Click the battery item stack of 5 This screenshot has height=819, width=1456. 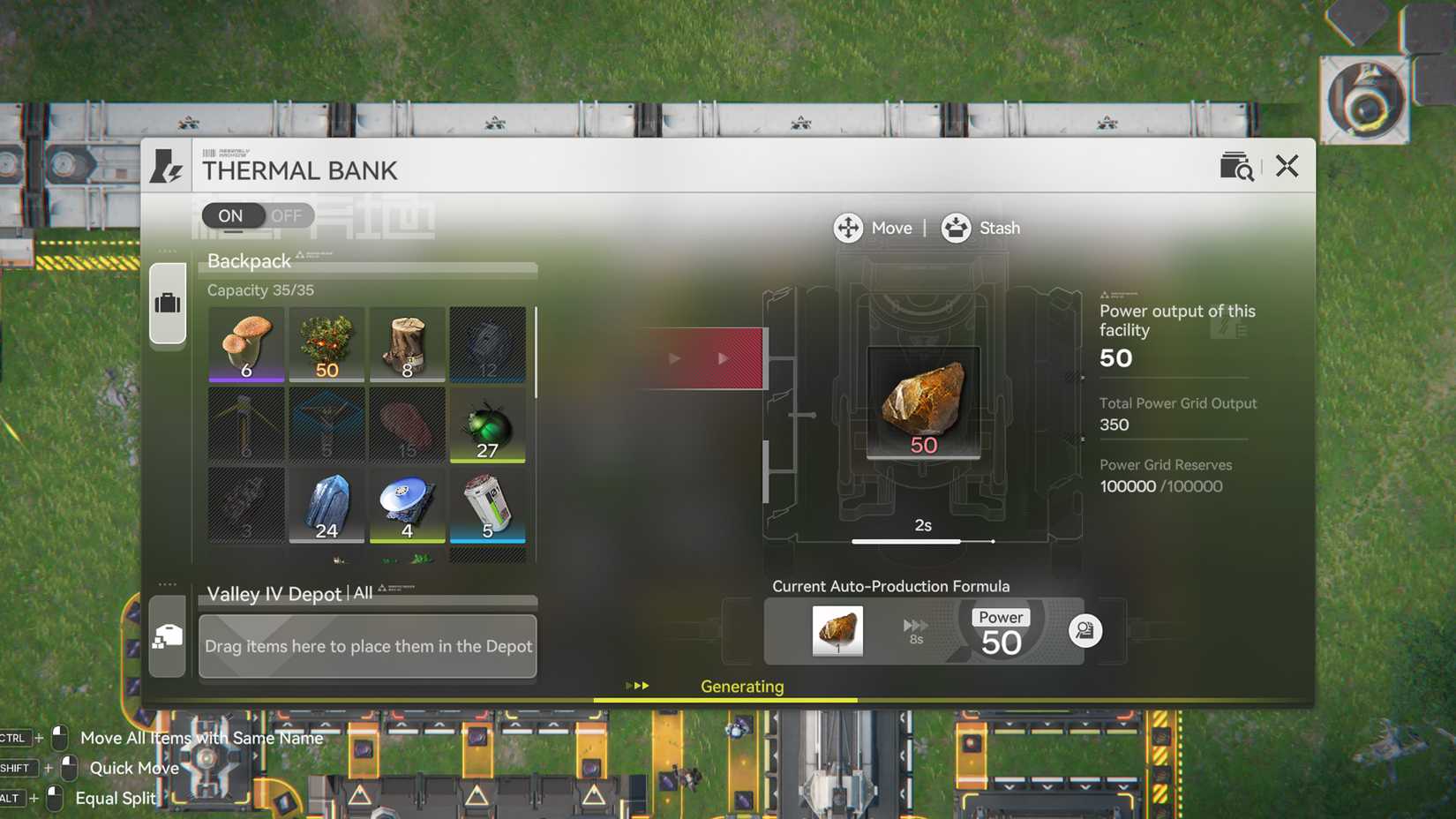click(x=487, y=505)
